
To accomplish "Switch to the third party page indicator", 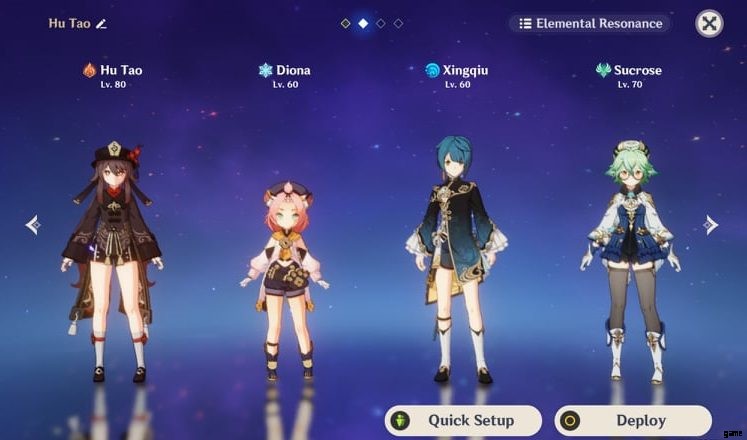I will click(381, 23).
